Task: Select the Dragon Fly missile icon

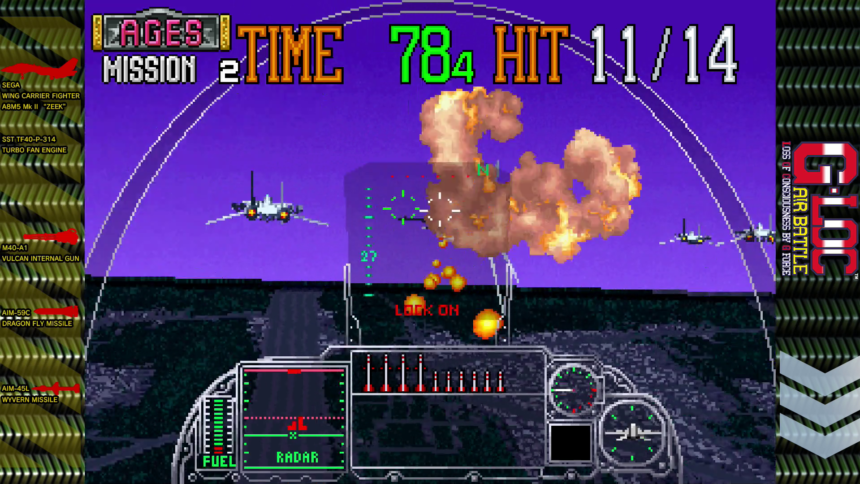Action: tap(57, 312)
